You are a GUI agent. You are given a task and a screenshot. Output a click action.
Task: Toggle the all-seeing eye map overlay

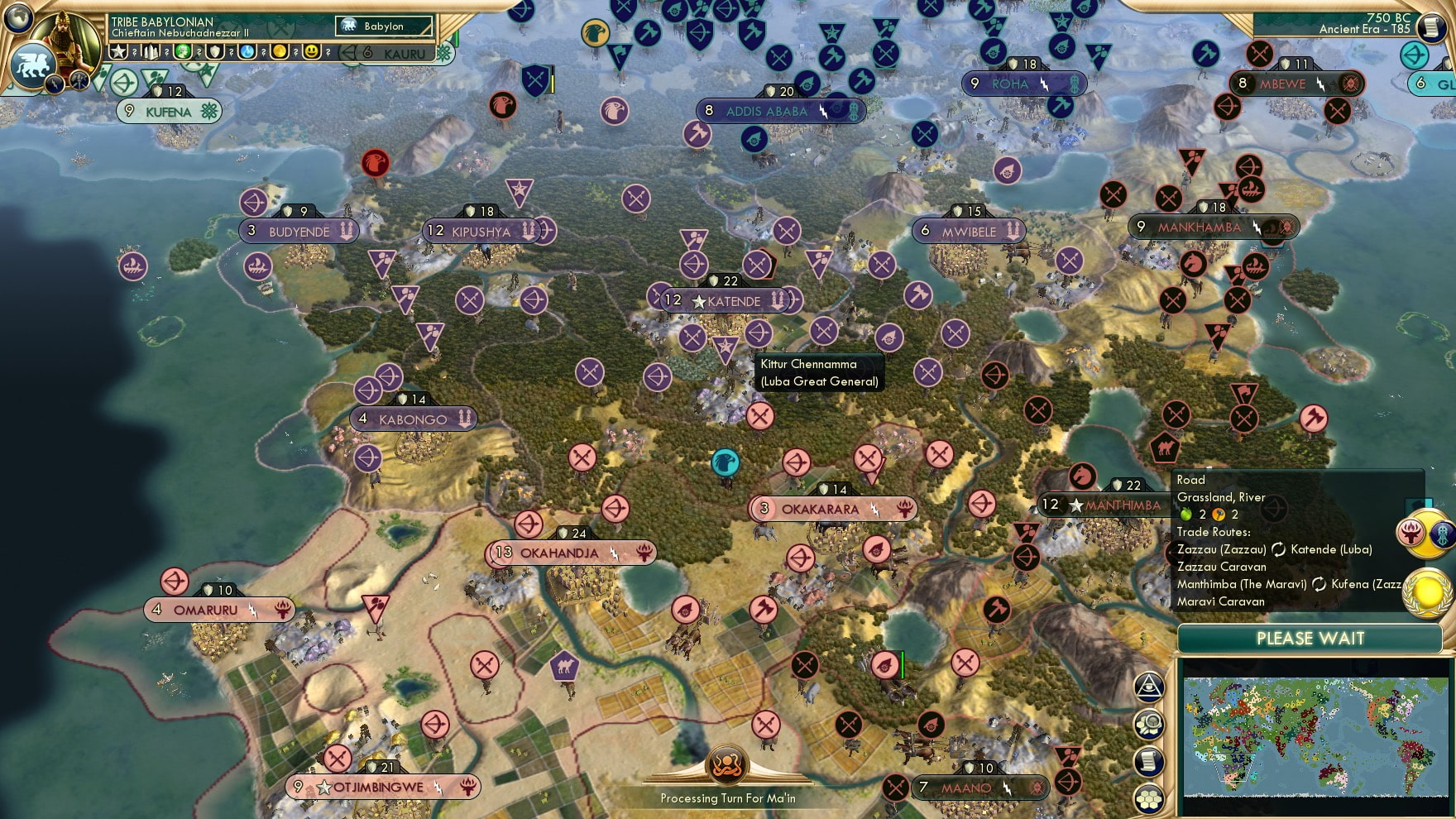pyautogui.click(x=1148, y=687)
